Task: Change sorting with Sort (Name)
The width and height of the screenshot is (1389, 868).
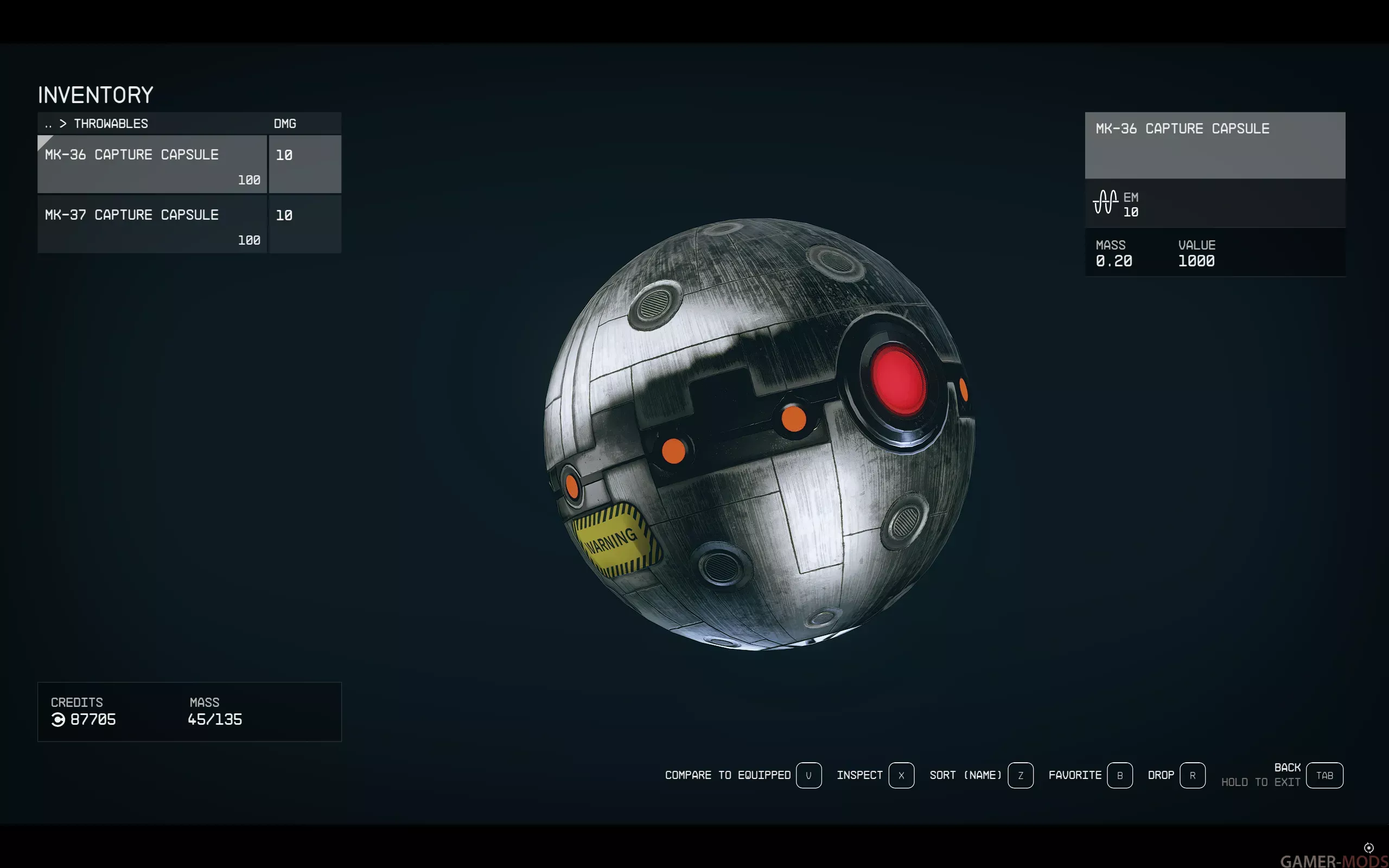Action: [1020, 776]
